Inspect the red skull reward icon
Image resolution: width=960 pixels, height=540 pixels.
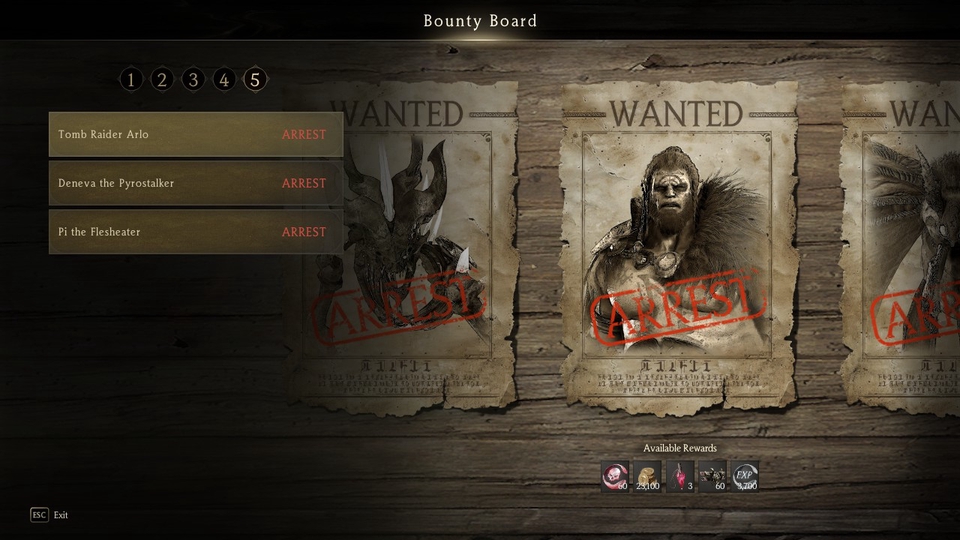click(x=615, y=476)
